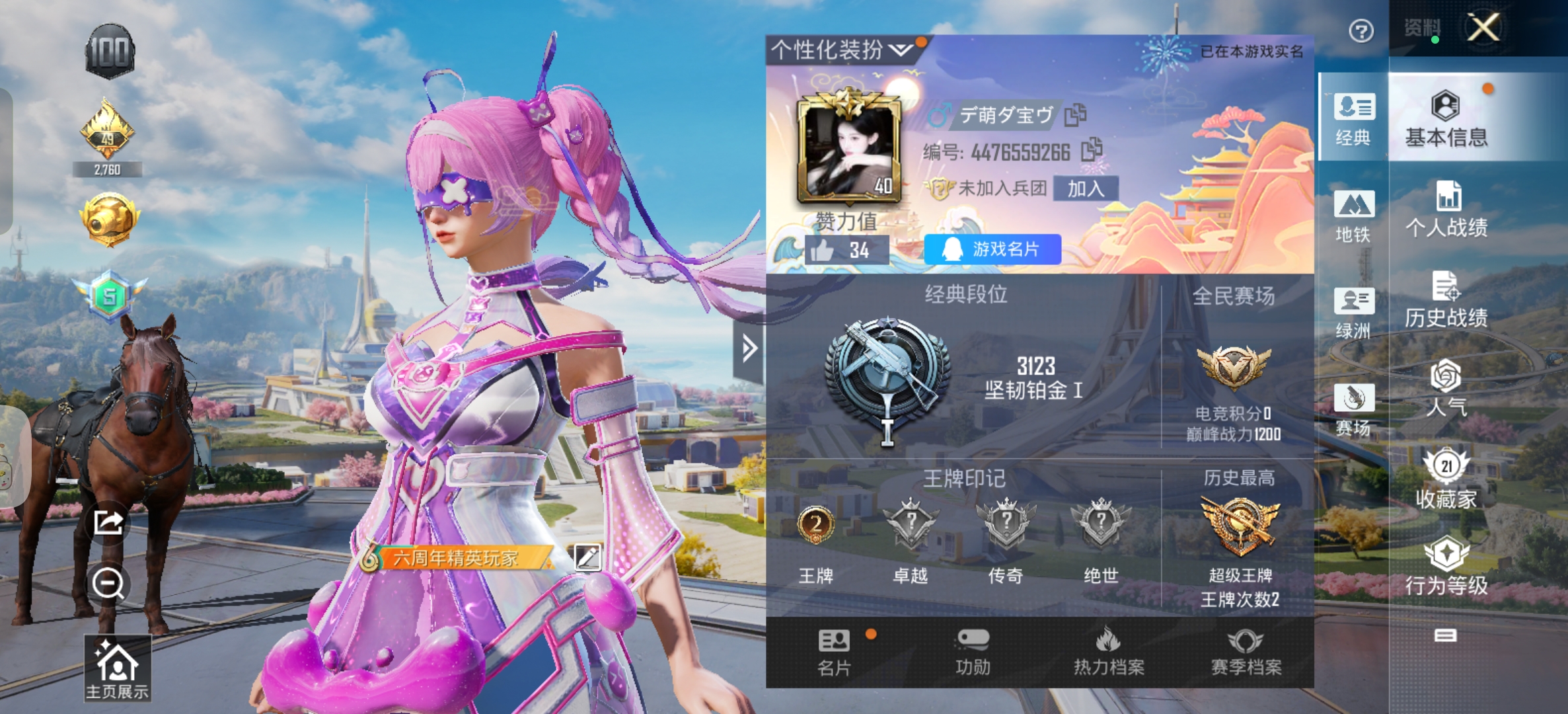Edit the 六周年精英玩家 title

[587, 557]
